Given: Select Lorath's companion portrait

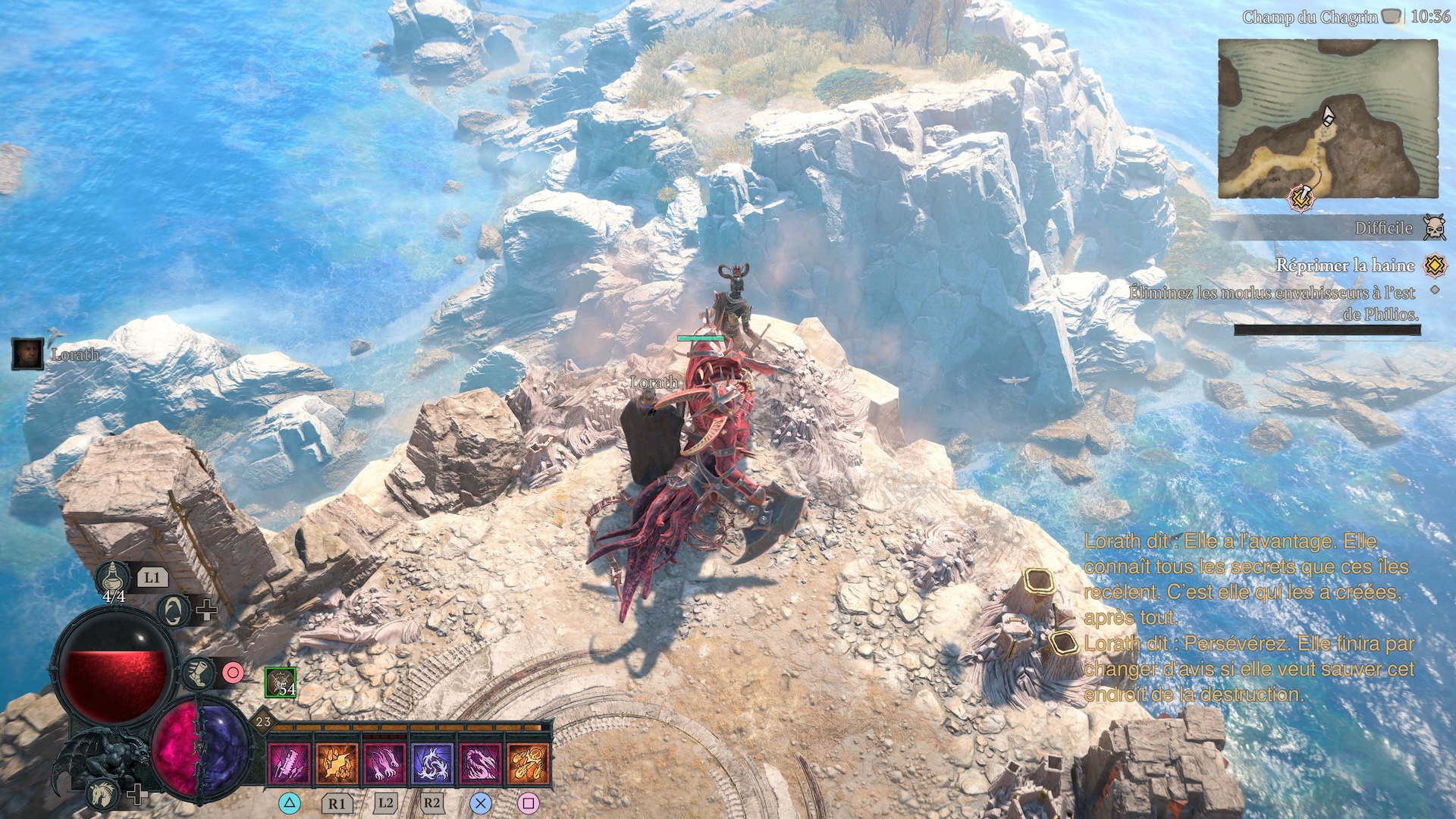Looking at the screenshot, I should tap(27, 354).
